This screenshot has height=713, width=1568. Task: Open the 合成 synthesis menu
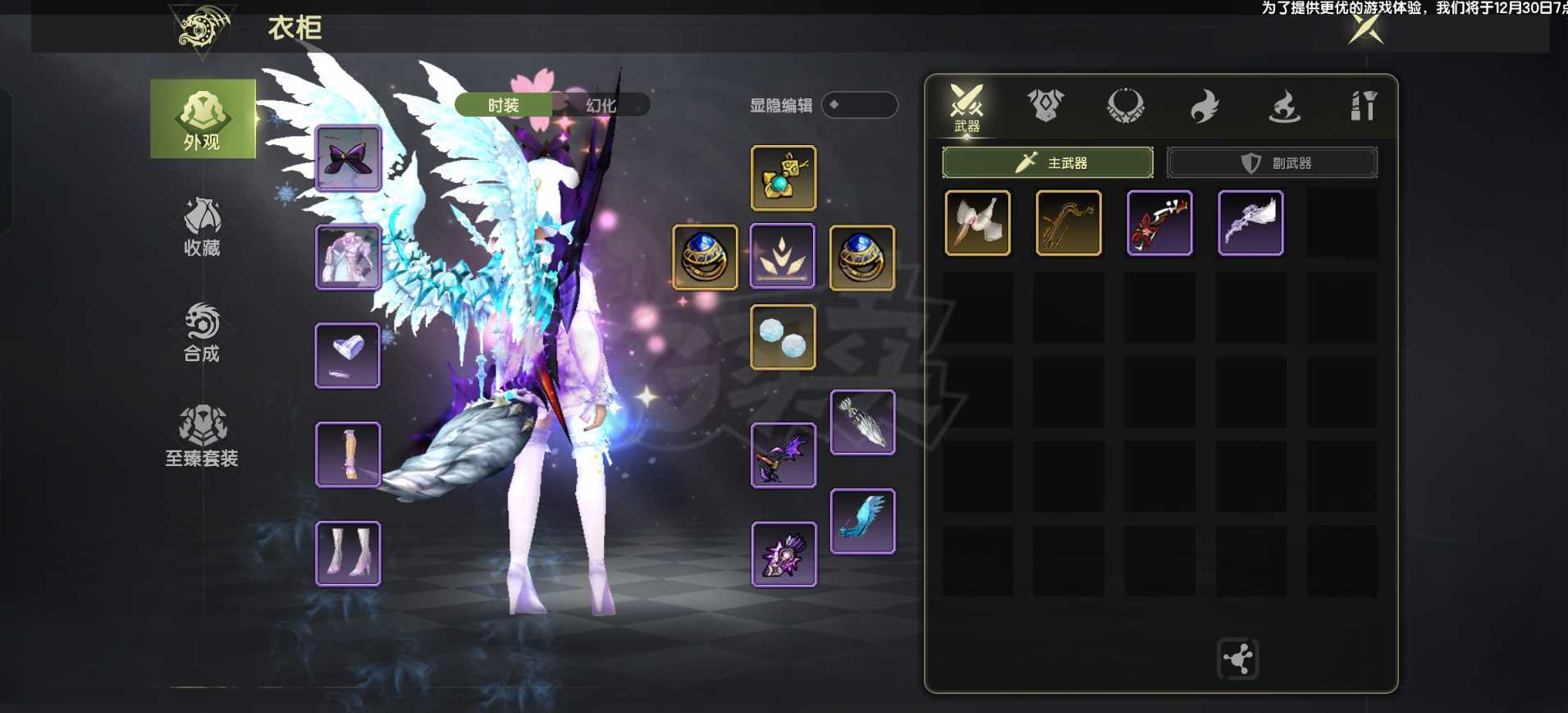pos(202,331)
